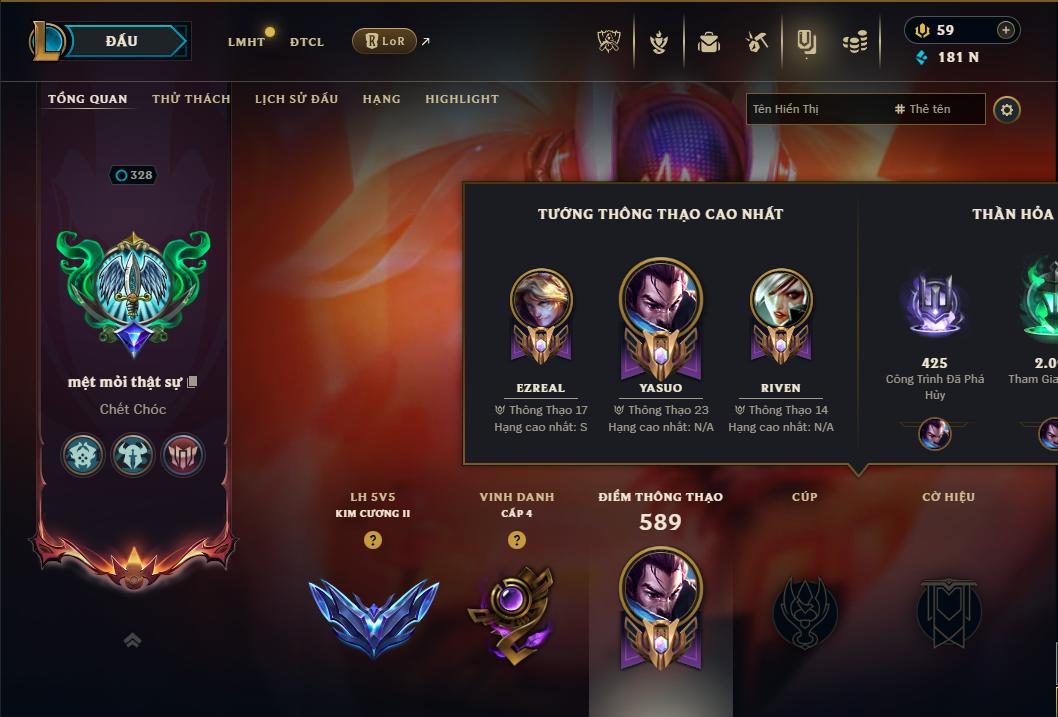The image size is (1058, 717).
Task: Expand the profile banner arrow
Action: click(132, 641)
